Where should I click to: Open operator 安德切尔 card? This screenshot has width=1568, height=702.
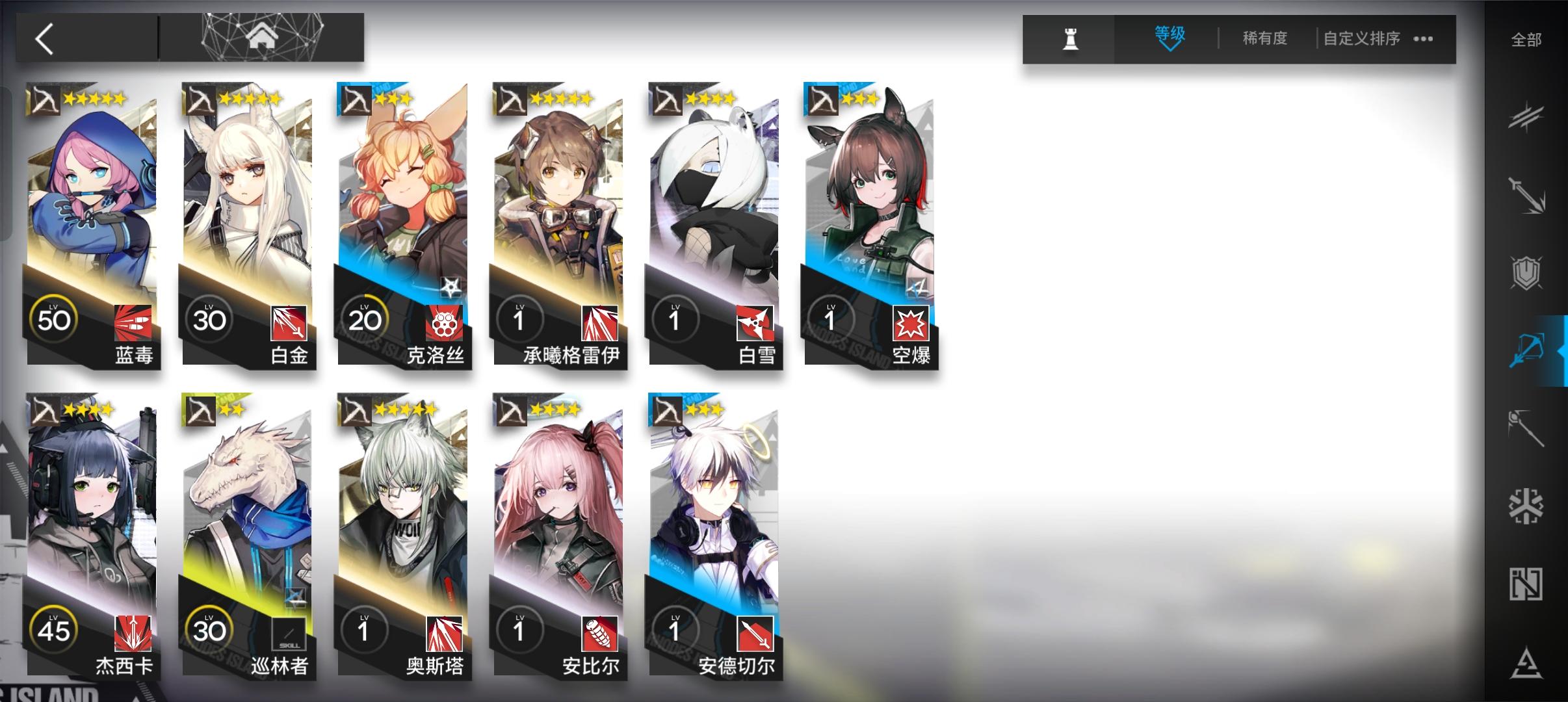tap(714, 533)
